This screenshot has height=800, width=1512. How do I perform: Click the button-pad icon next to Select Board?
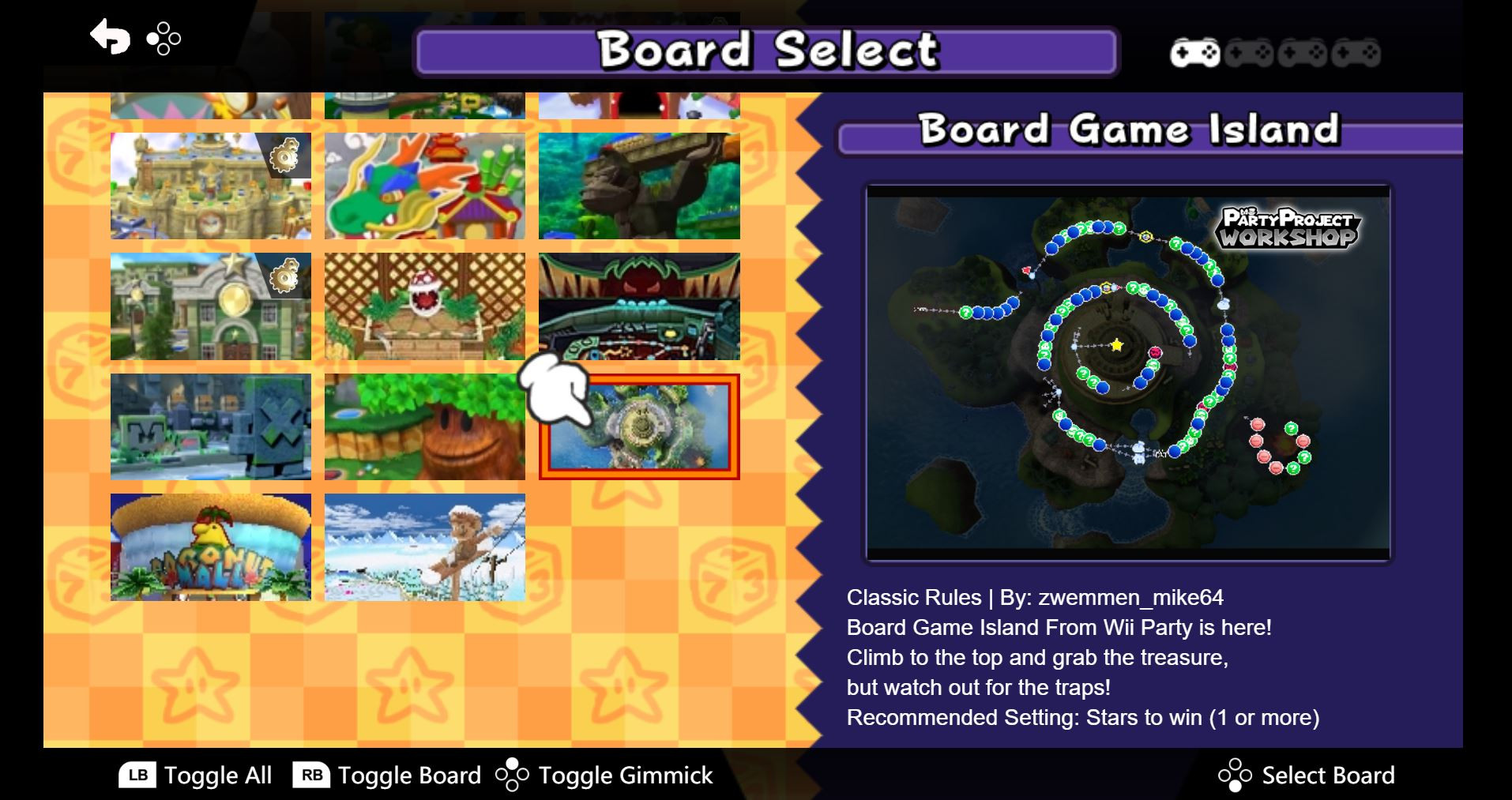click(1234, 775)
